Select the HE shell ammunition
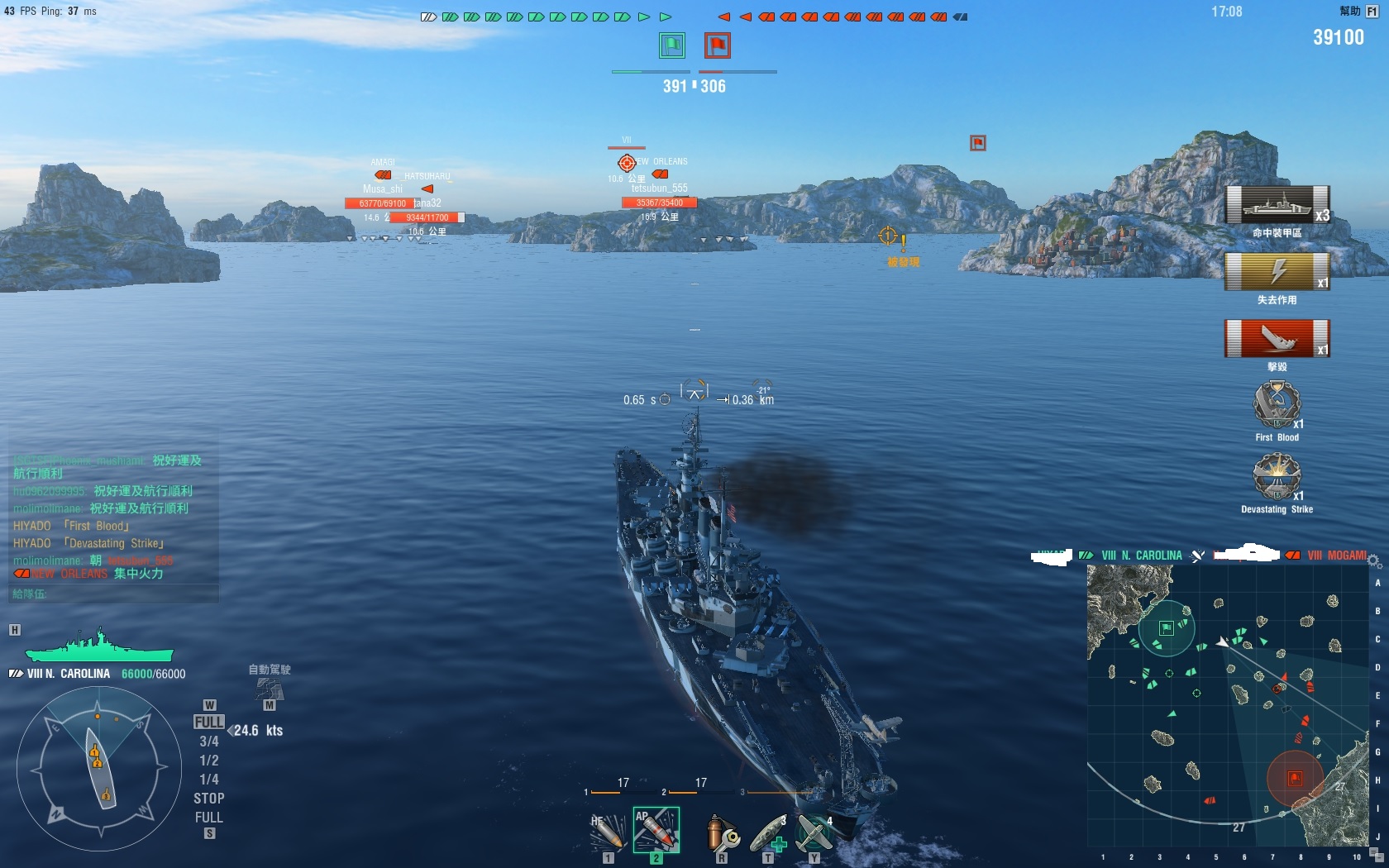This screenshot has width=1389, height=868. (606, 832)
